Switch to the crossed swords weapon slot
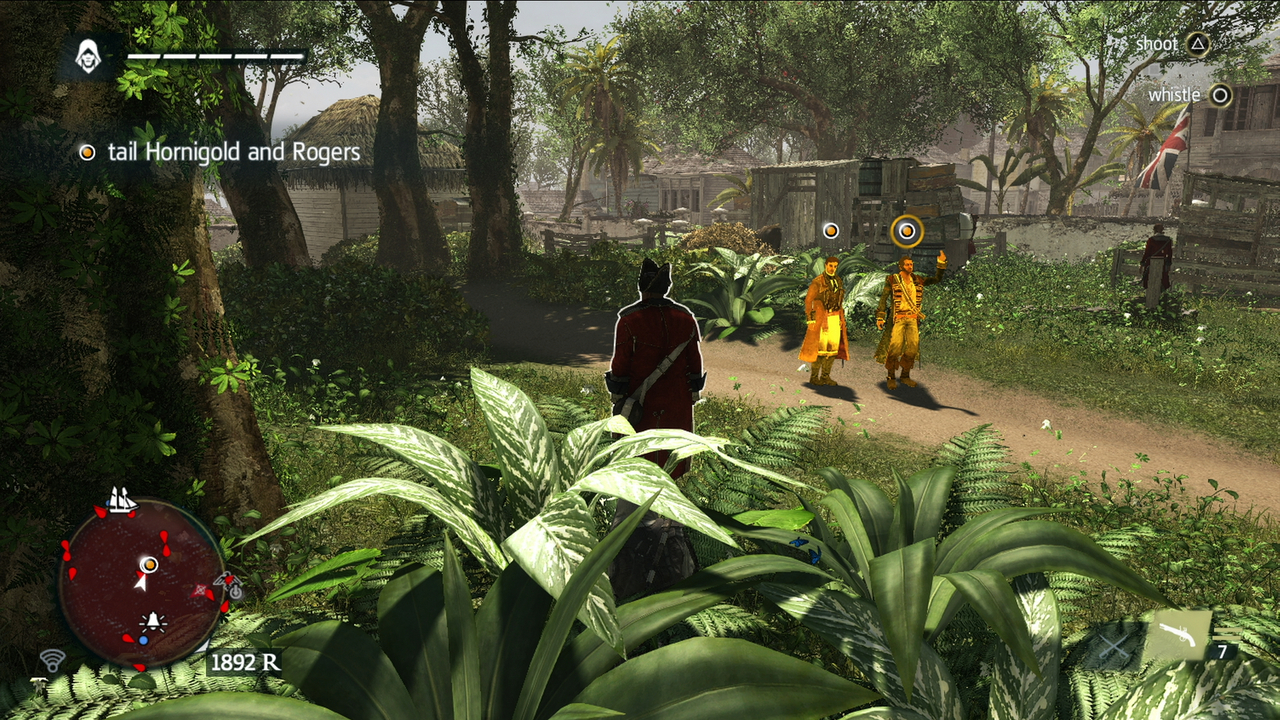The image size is (1280, 720). point(1113,645)
